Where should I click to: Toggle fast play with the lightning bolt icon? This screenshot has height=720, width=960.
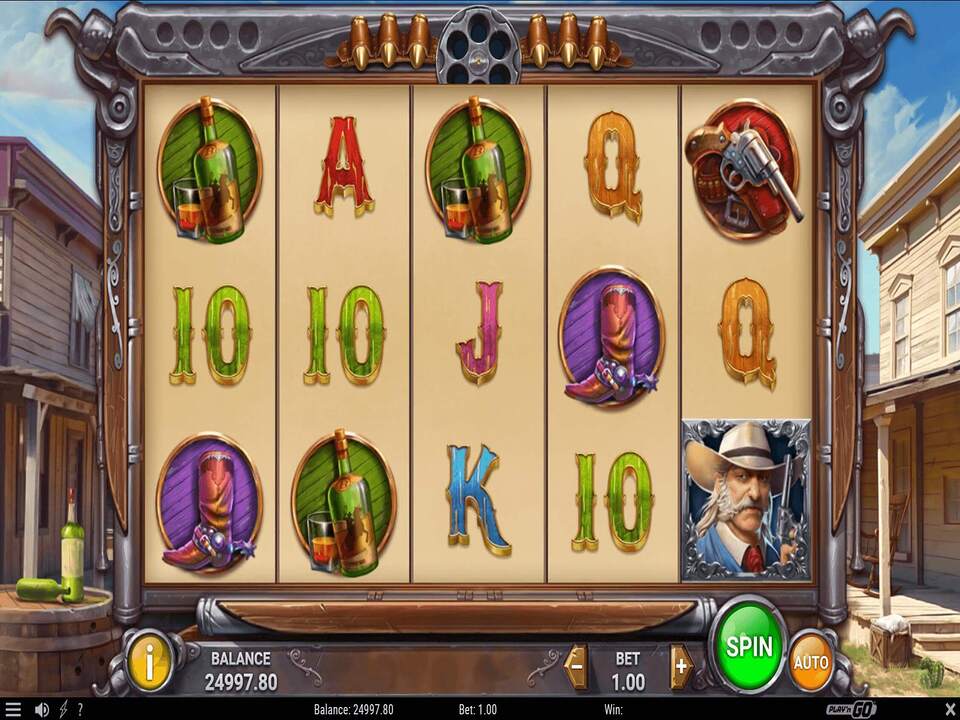pos(63,709)
